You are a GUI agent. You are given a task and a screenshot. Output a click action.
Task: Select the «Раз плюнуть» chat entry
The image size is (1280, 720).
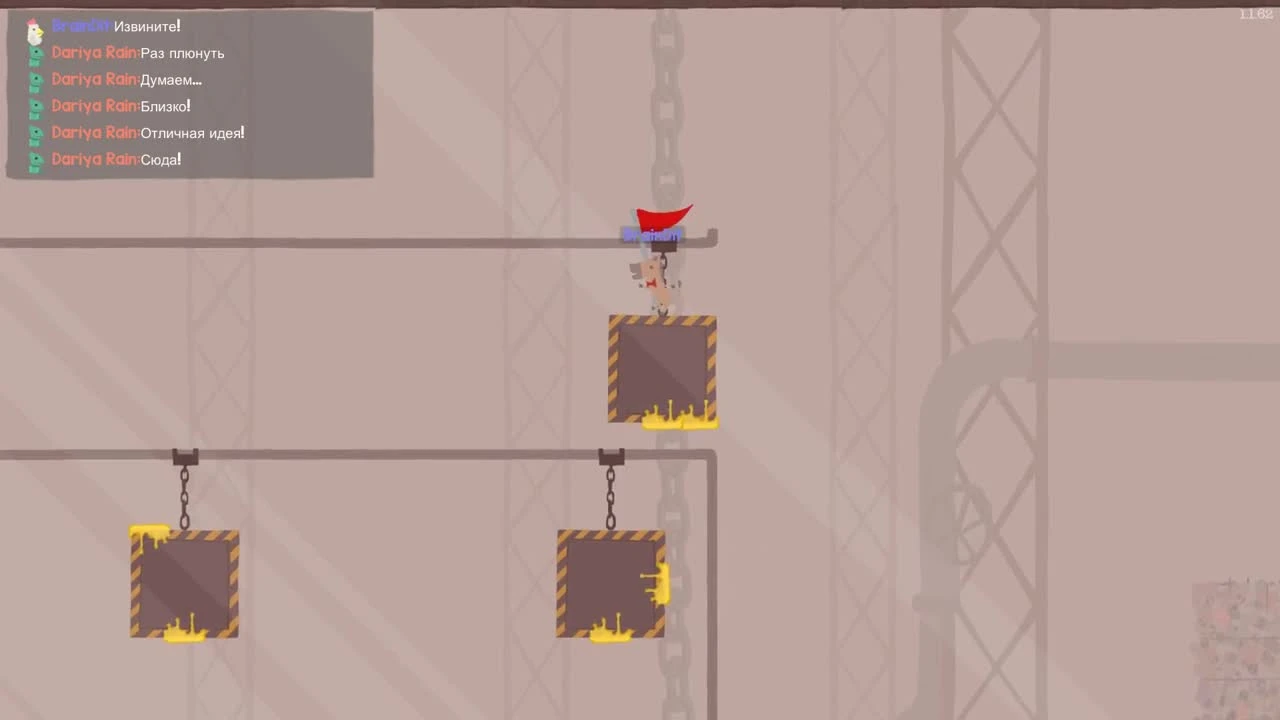tap(184, 53)
